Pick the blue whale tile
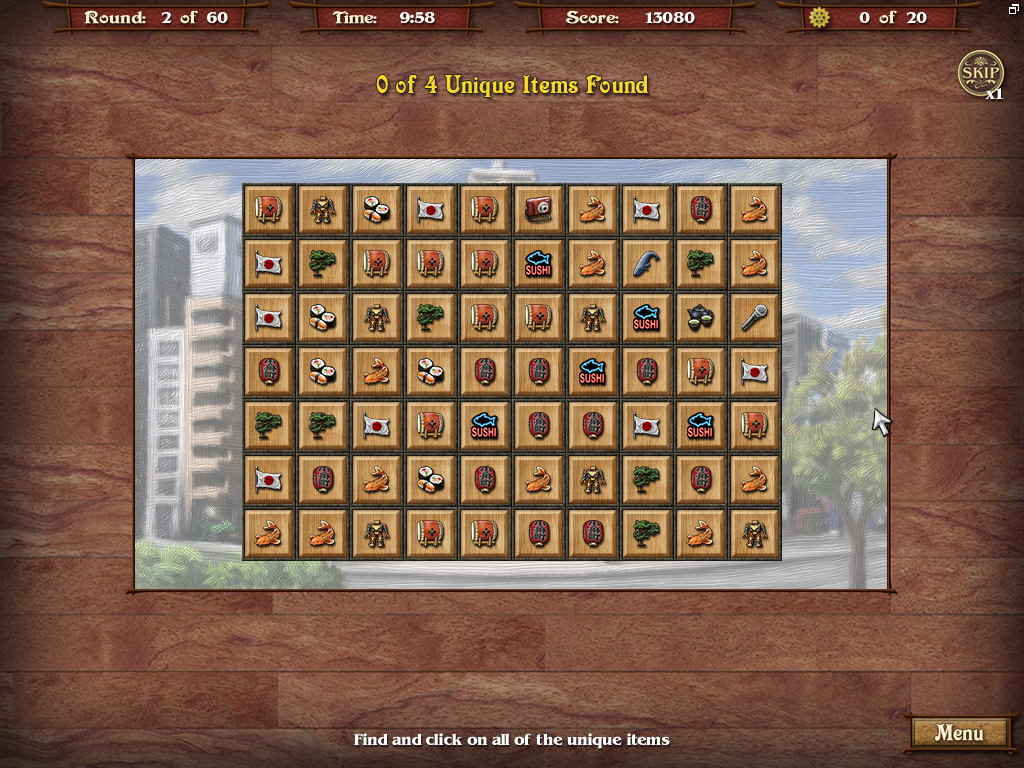Screen dimensions: 1024x768 pyautogui.click(x=647, y=264)
